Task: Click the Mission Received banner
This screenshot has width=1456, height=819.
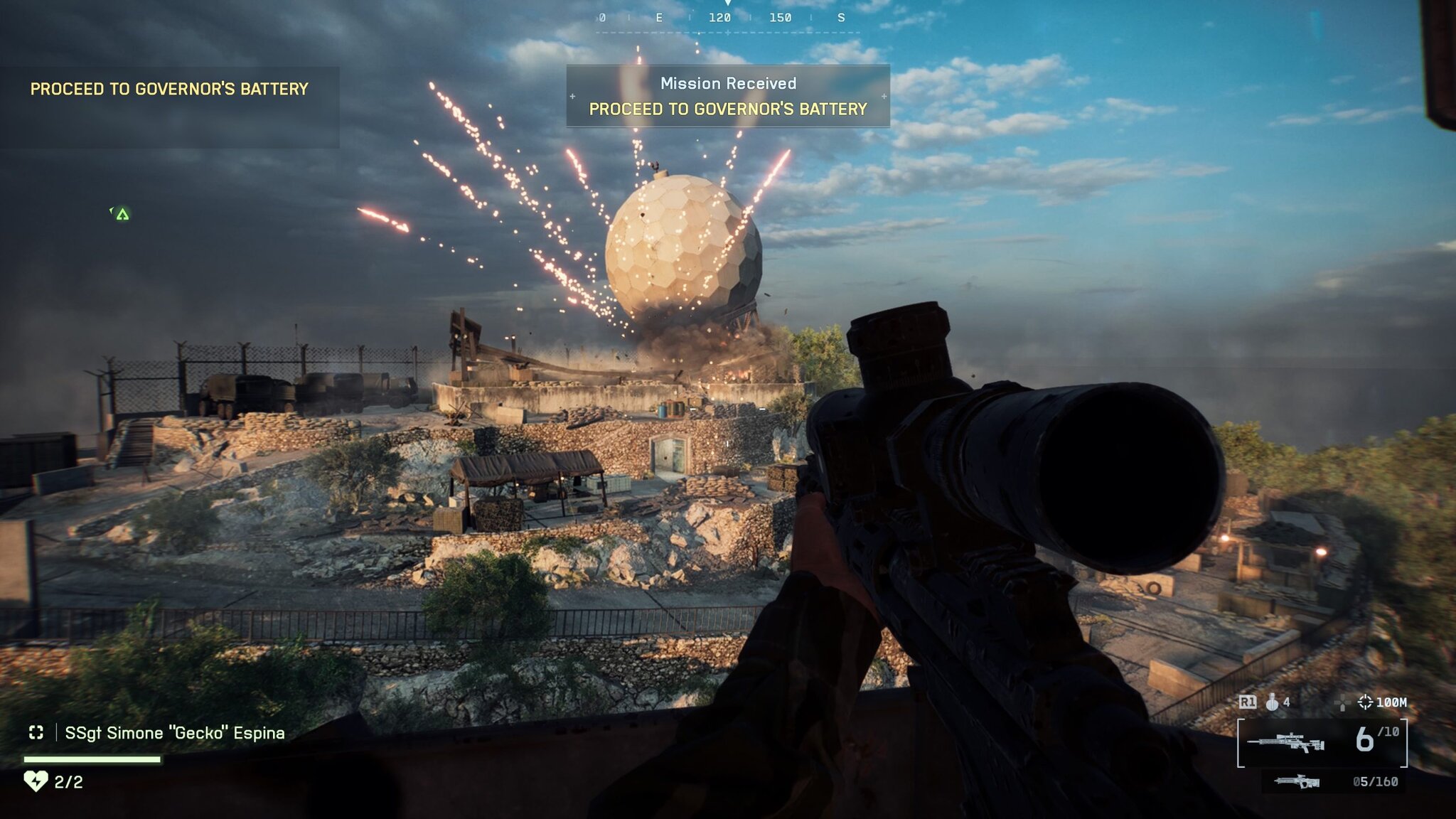Action: point(728,96)
